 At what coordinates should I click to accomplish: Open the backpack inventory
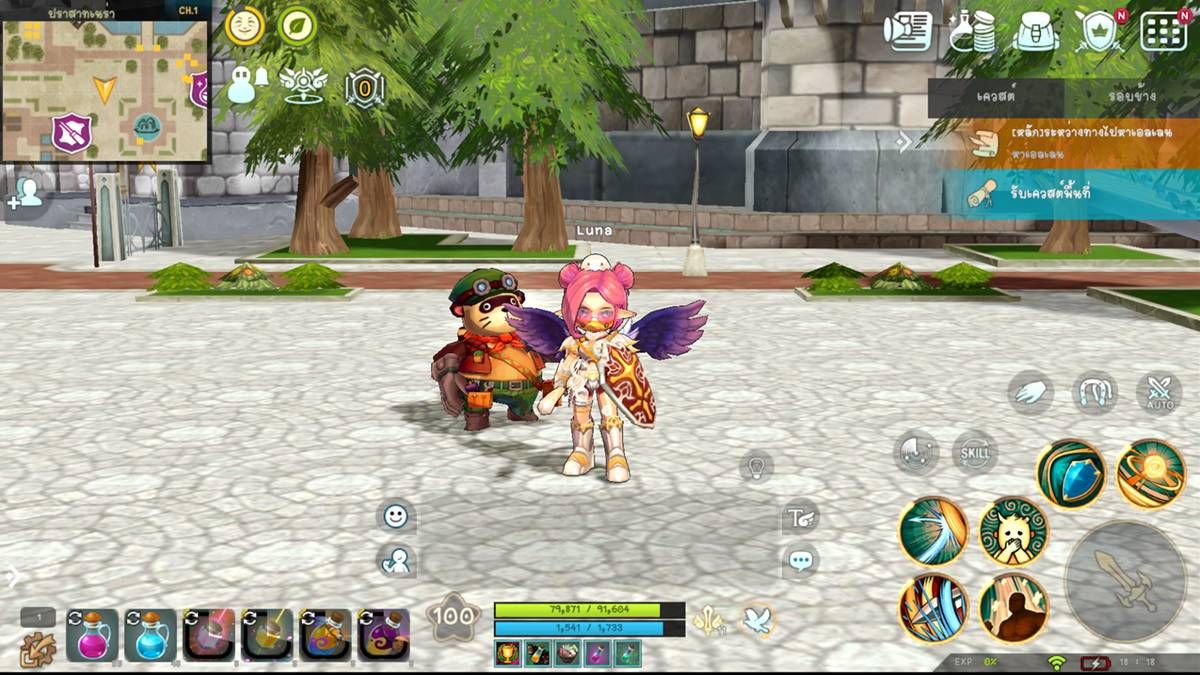coord(1036,30)
